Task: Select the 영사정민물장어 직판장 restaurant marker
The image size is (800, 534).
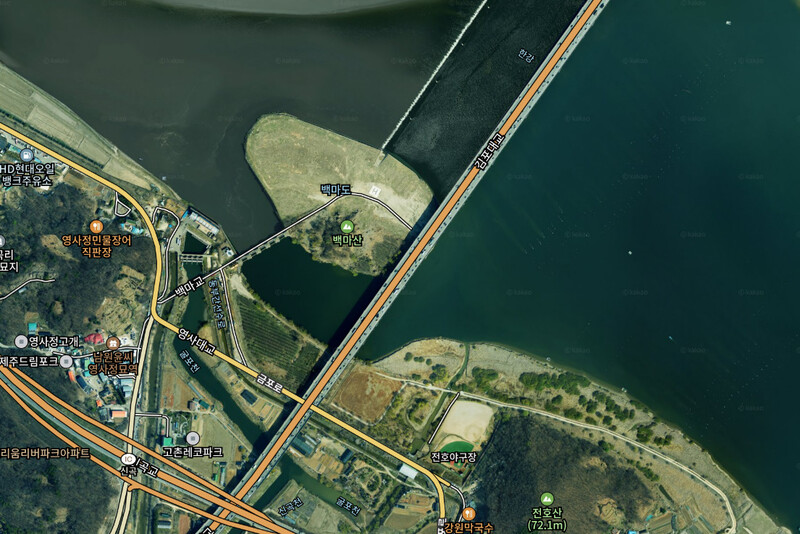Action: [96, 227]
